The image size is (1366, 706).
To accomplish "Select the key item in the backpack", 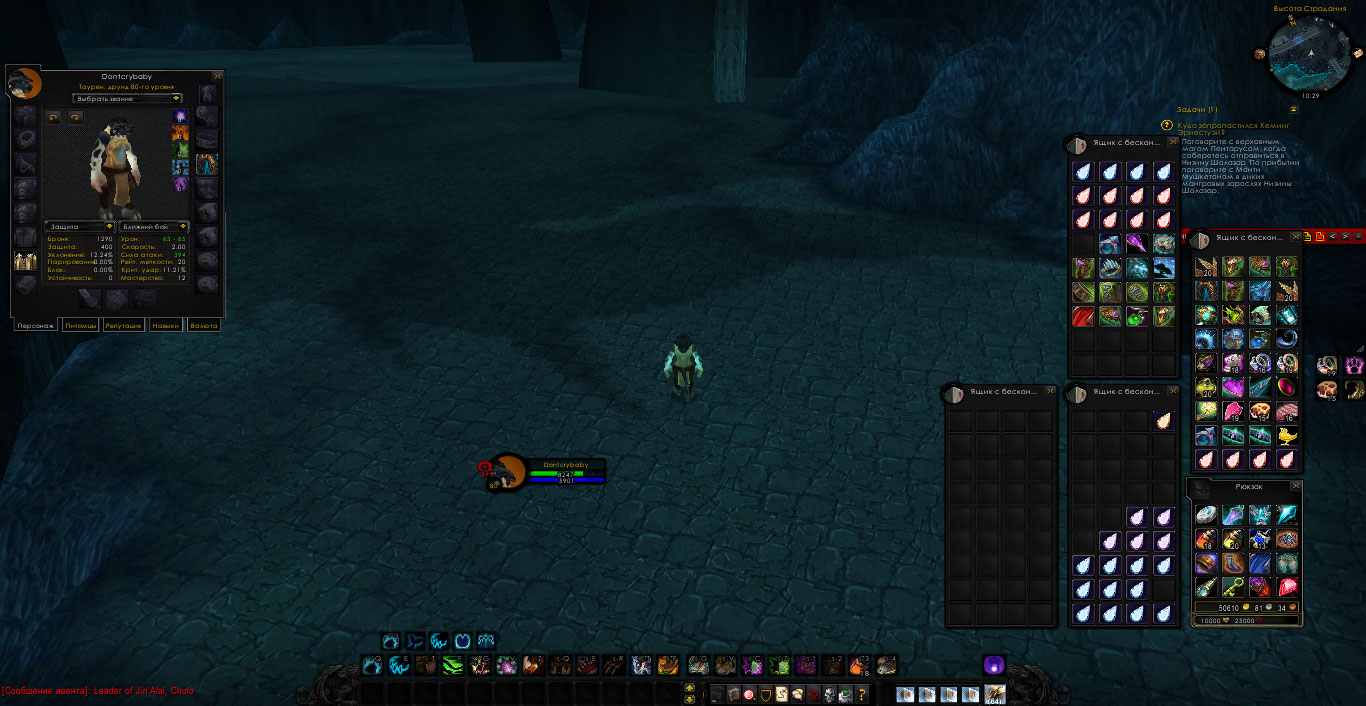I will (1233, 587).
